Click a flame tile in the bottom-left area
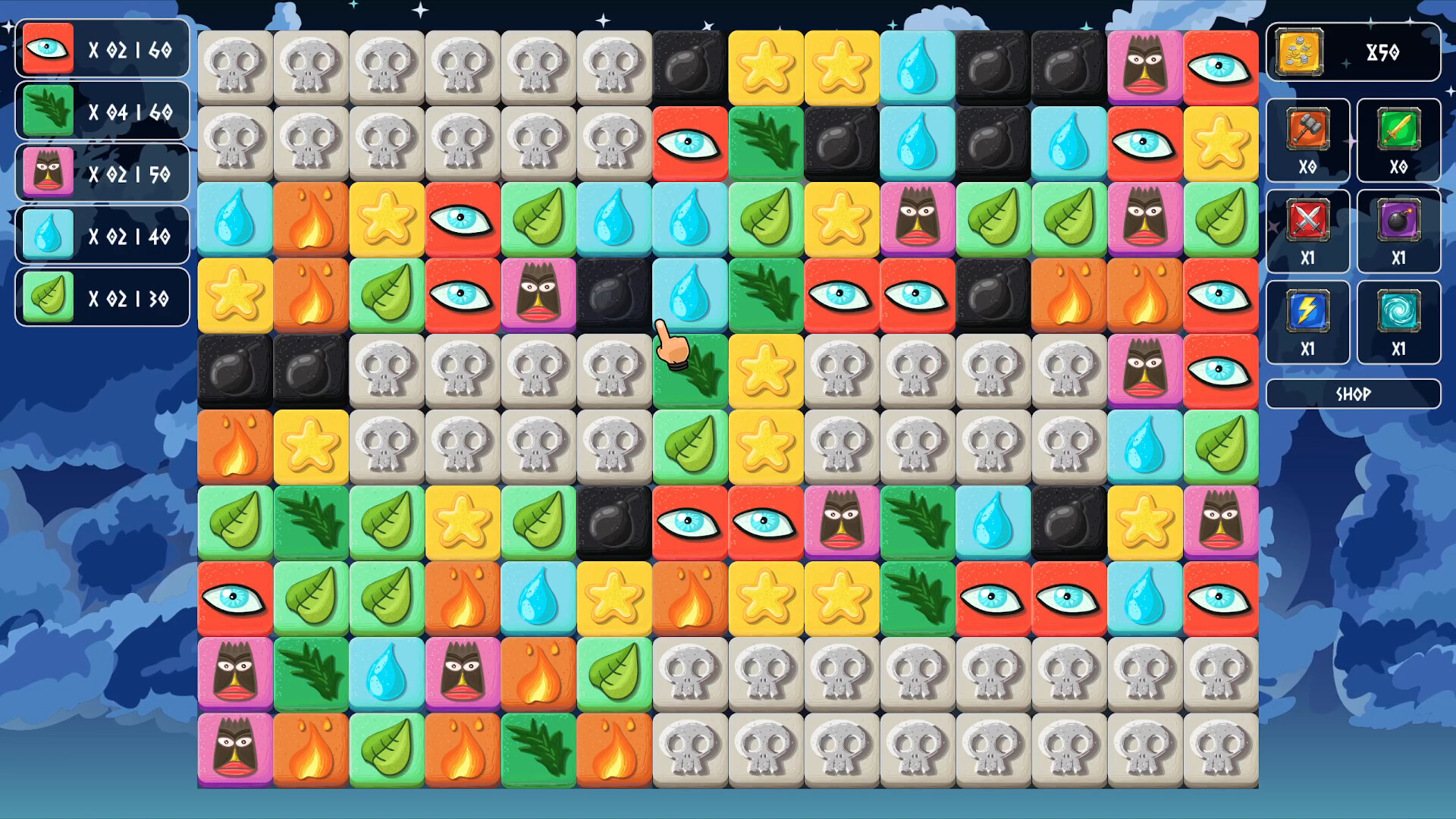The image size is (1456, 819). pos(310,749)
